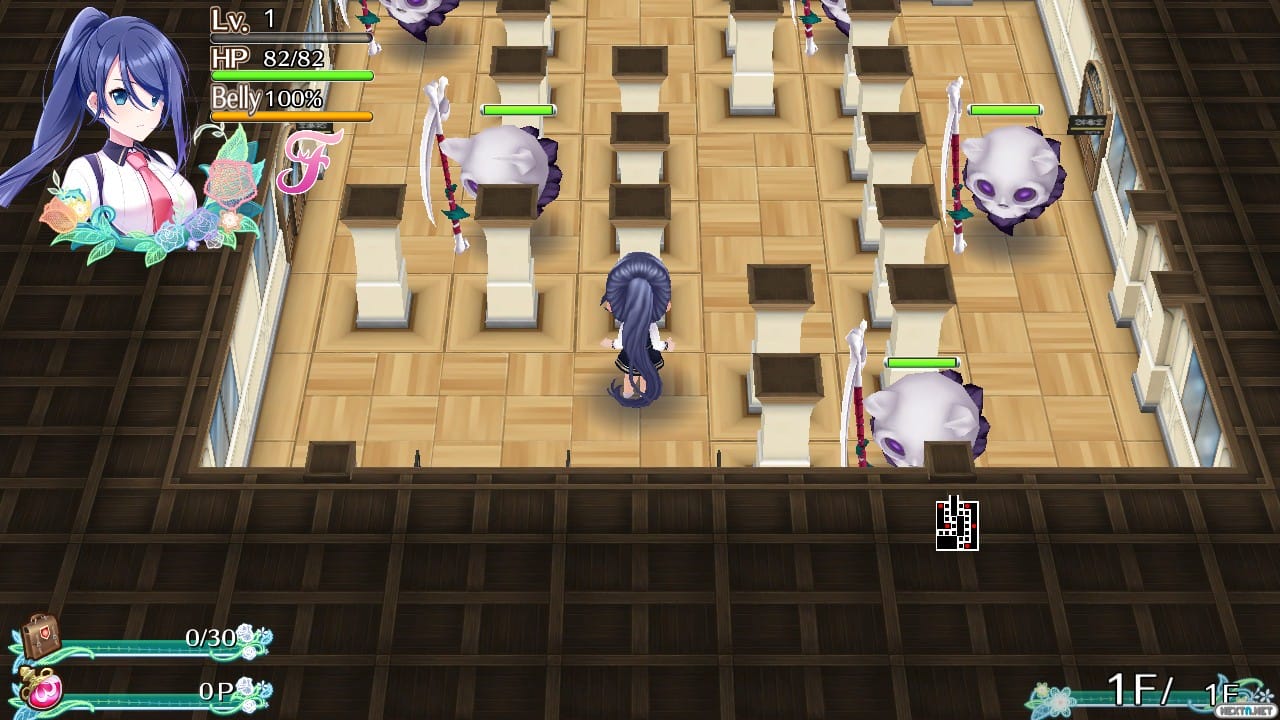Select the pink potion points icon

(x=42, y=691)
